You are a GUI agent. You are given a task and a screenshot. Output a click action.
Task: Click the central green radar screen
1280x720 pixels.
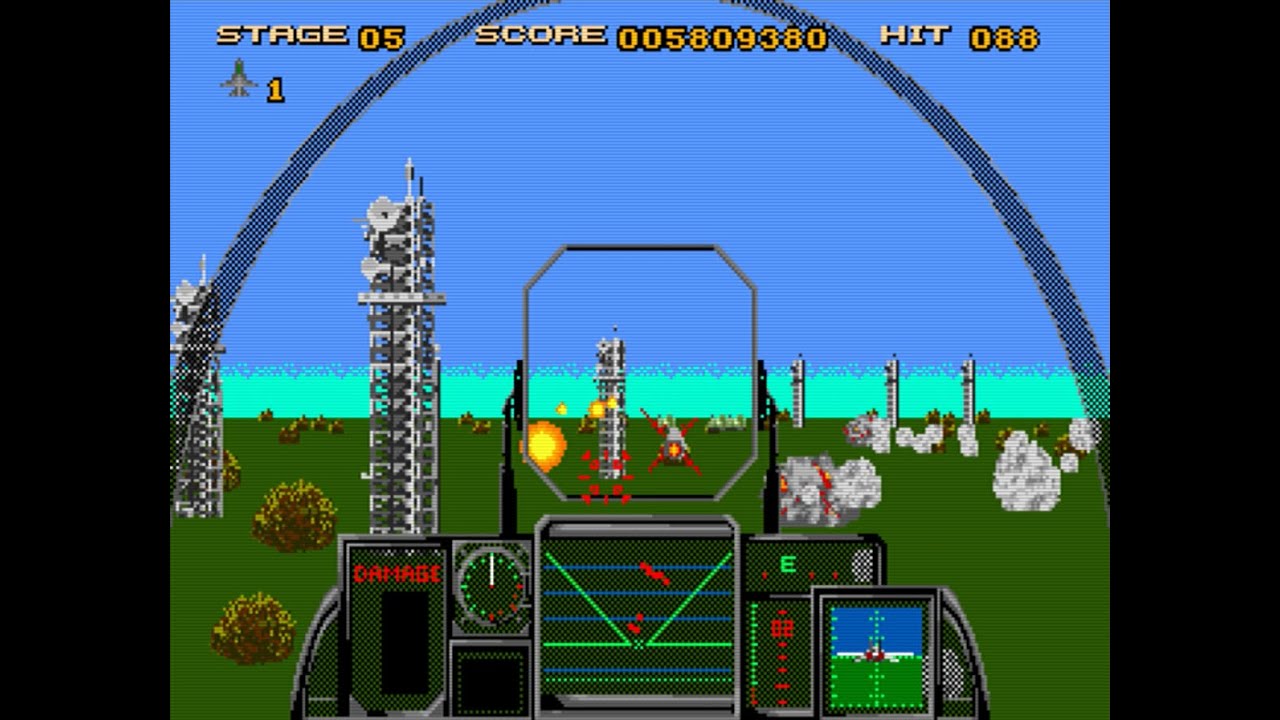[637, 613]
